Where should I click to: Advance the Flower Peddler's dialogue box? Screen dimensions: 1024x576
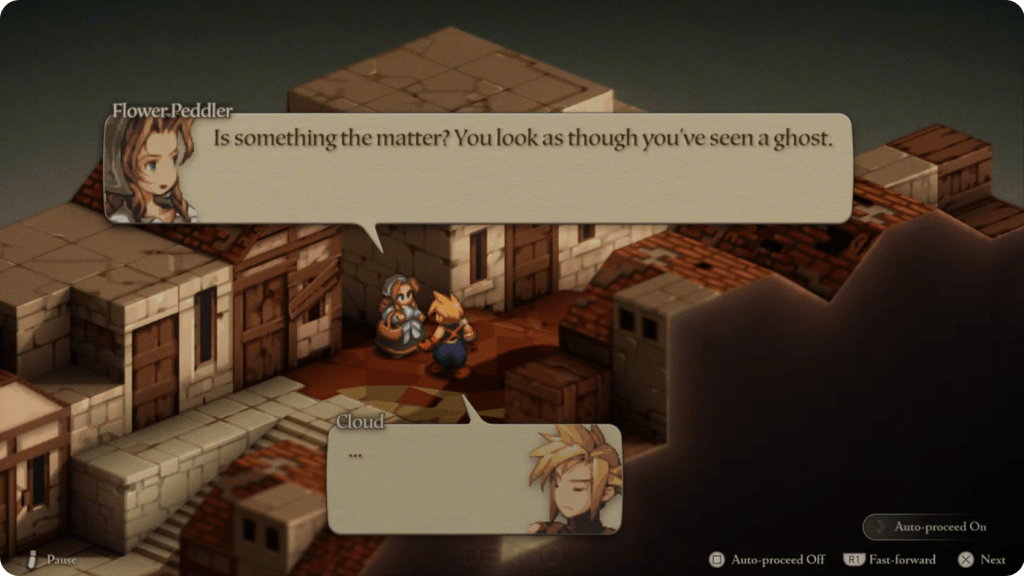520,168
